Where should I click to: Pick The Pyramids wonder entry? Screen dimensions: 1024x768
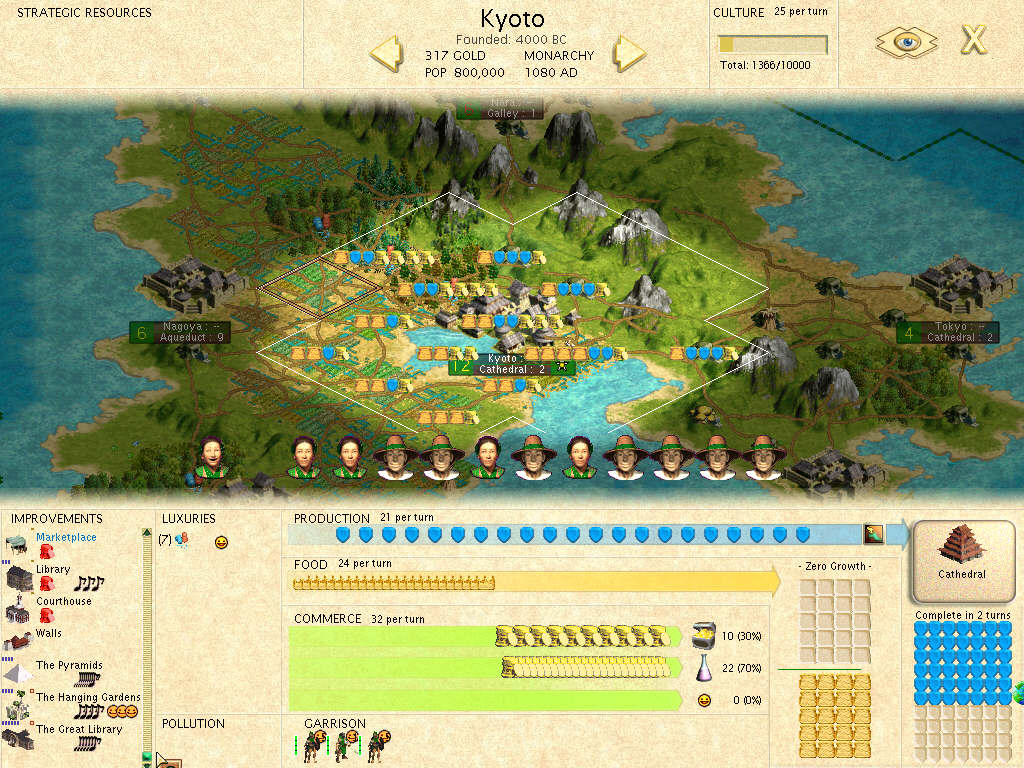[x=69, y=665]
